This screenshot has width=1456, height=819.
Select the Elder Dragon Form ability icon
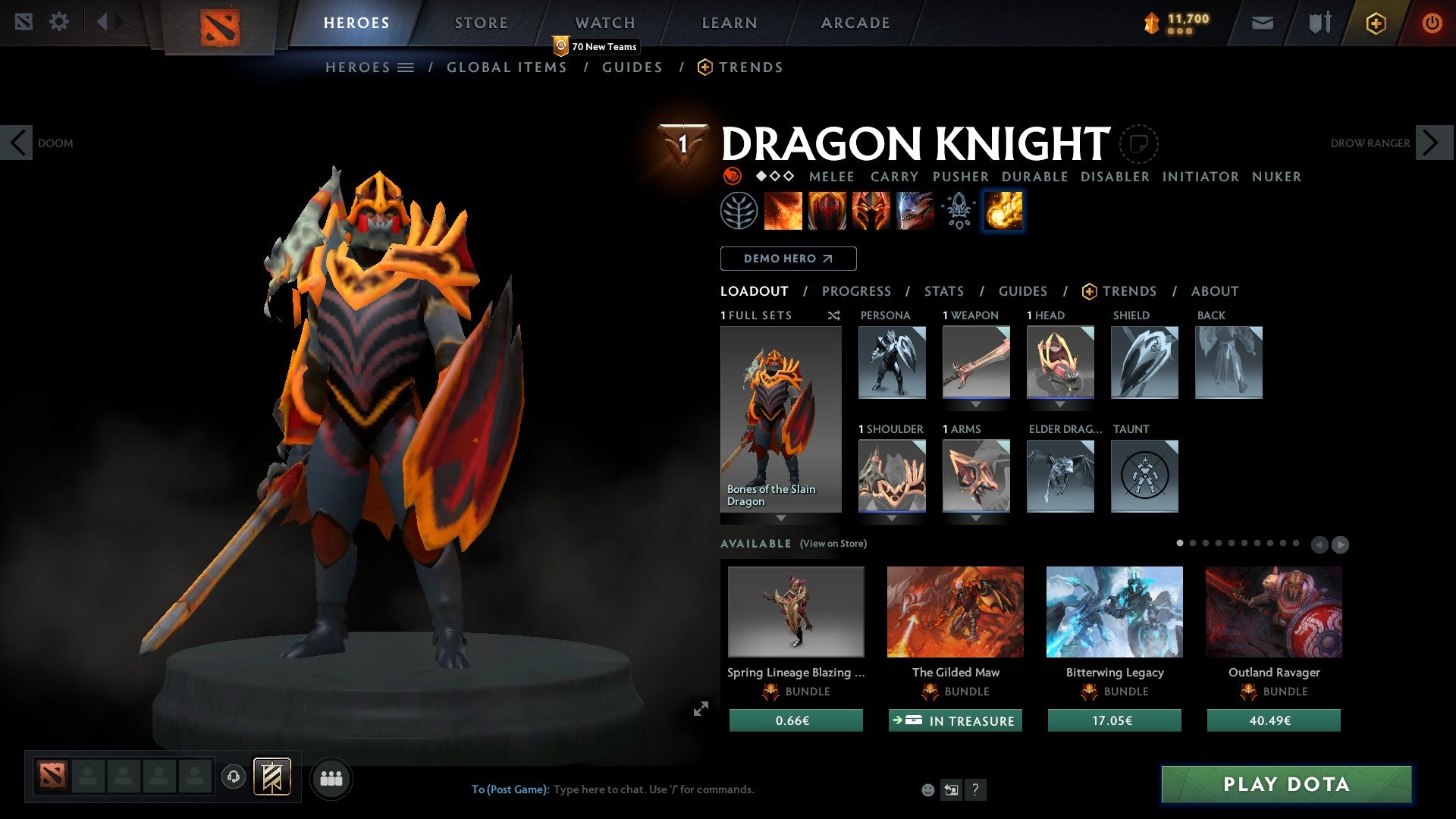tap(914, 210)
